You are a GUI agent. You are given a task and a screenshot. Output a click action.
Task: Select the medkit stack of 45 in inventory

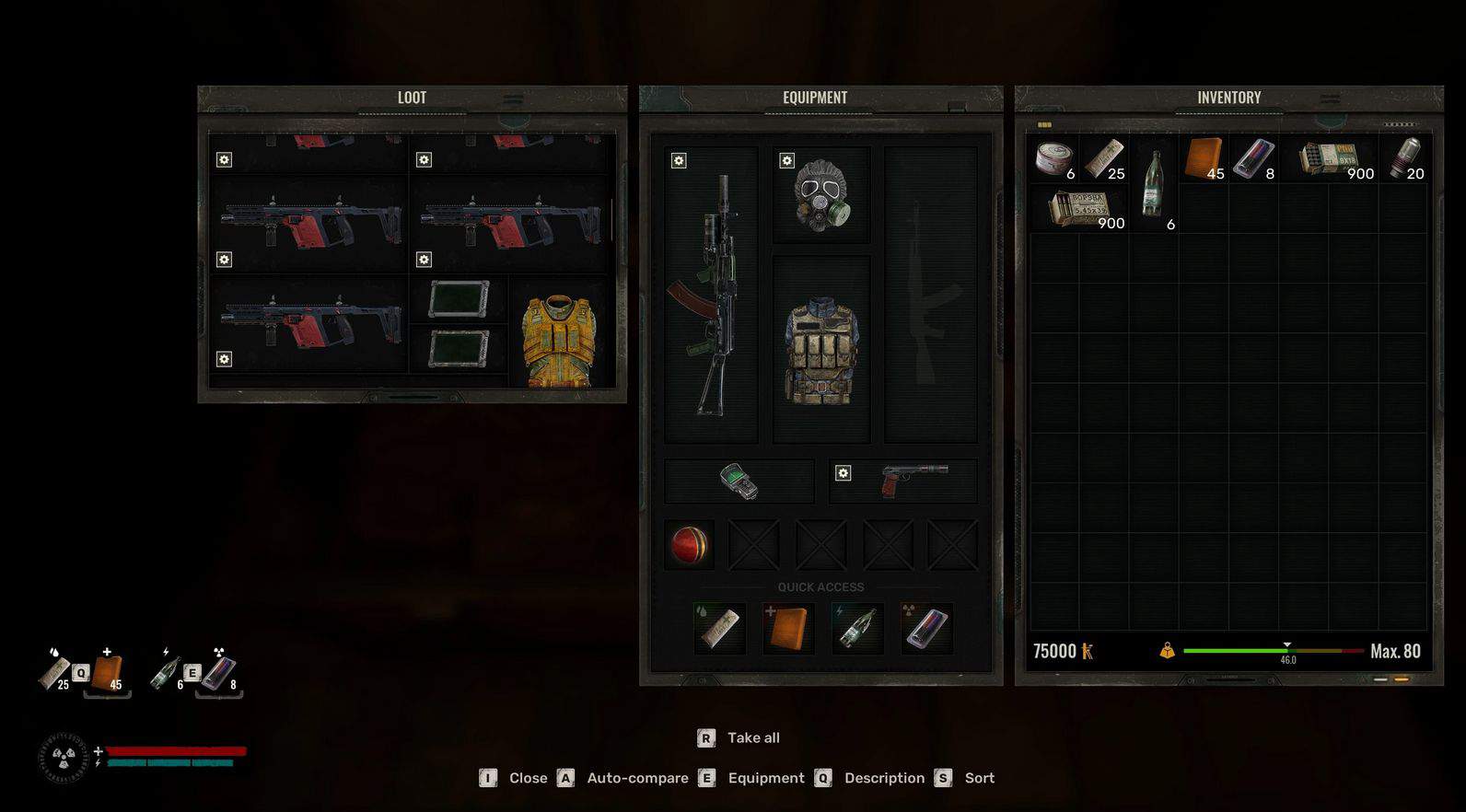(1204, 158)
